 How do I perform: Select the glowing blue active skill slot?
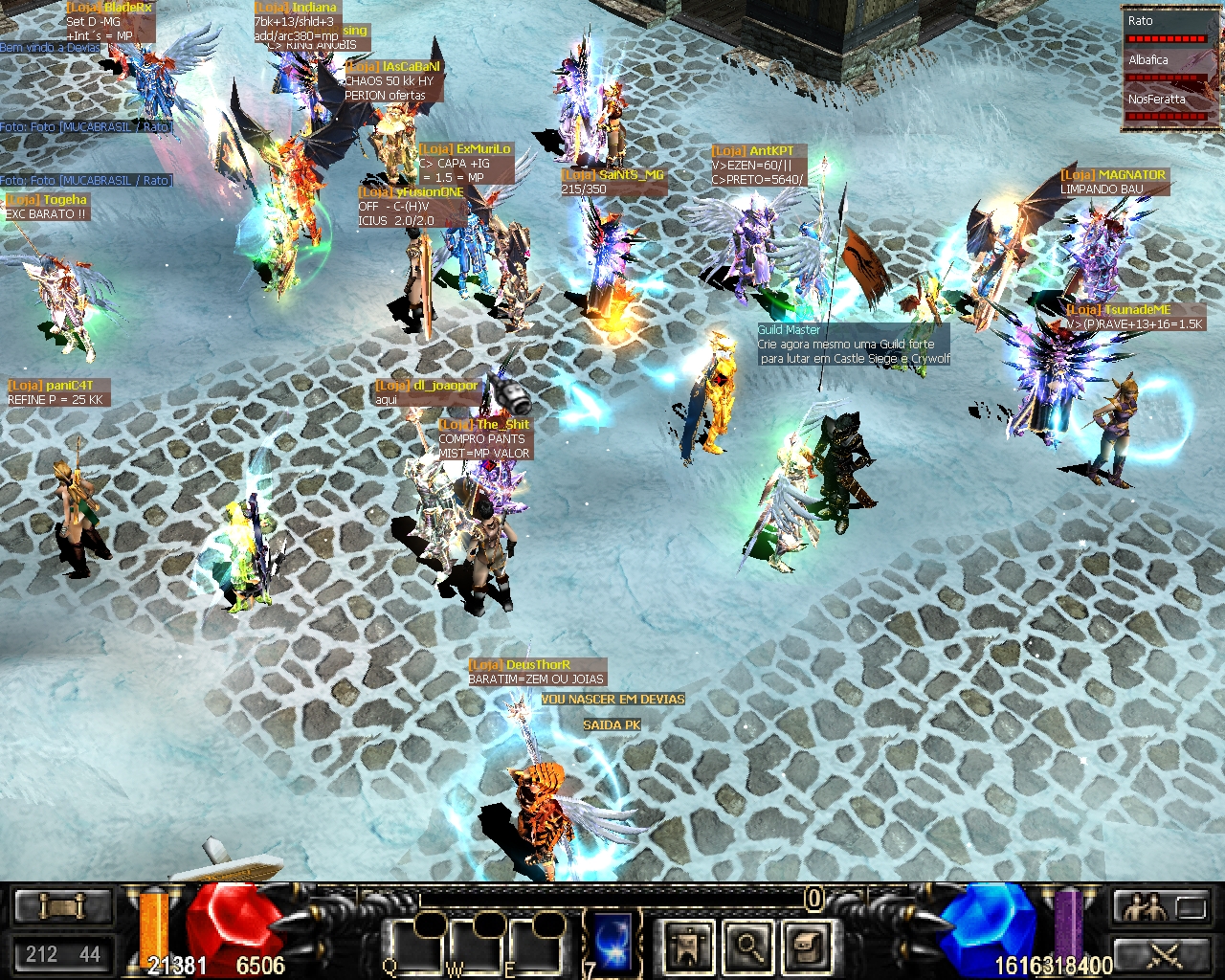(612, 941)
